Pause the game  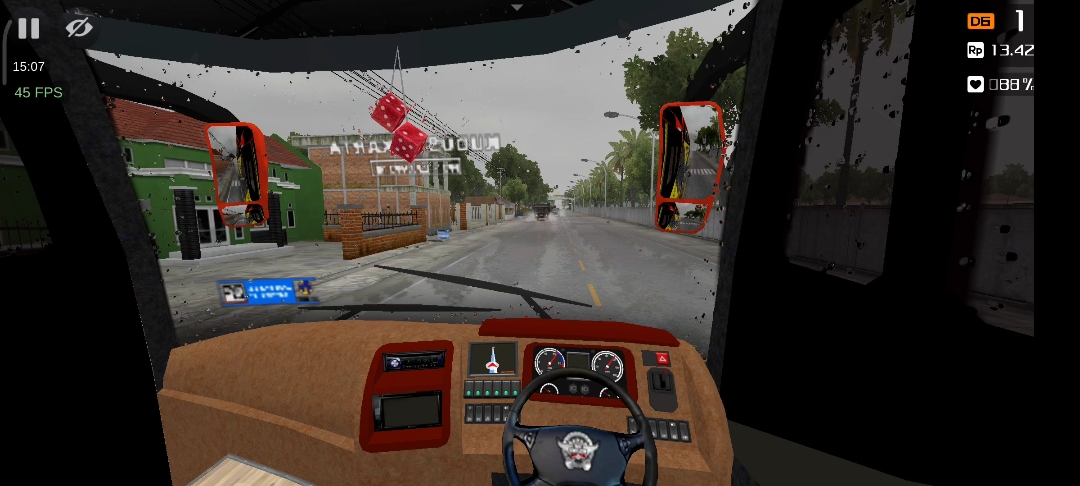point(28,28)
